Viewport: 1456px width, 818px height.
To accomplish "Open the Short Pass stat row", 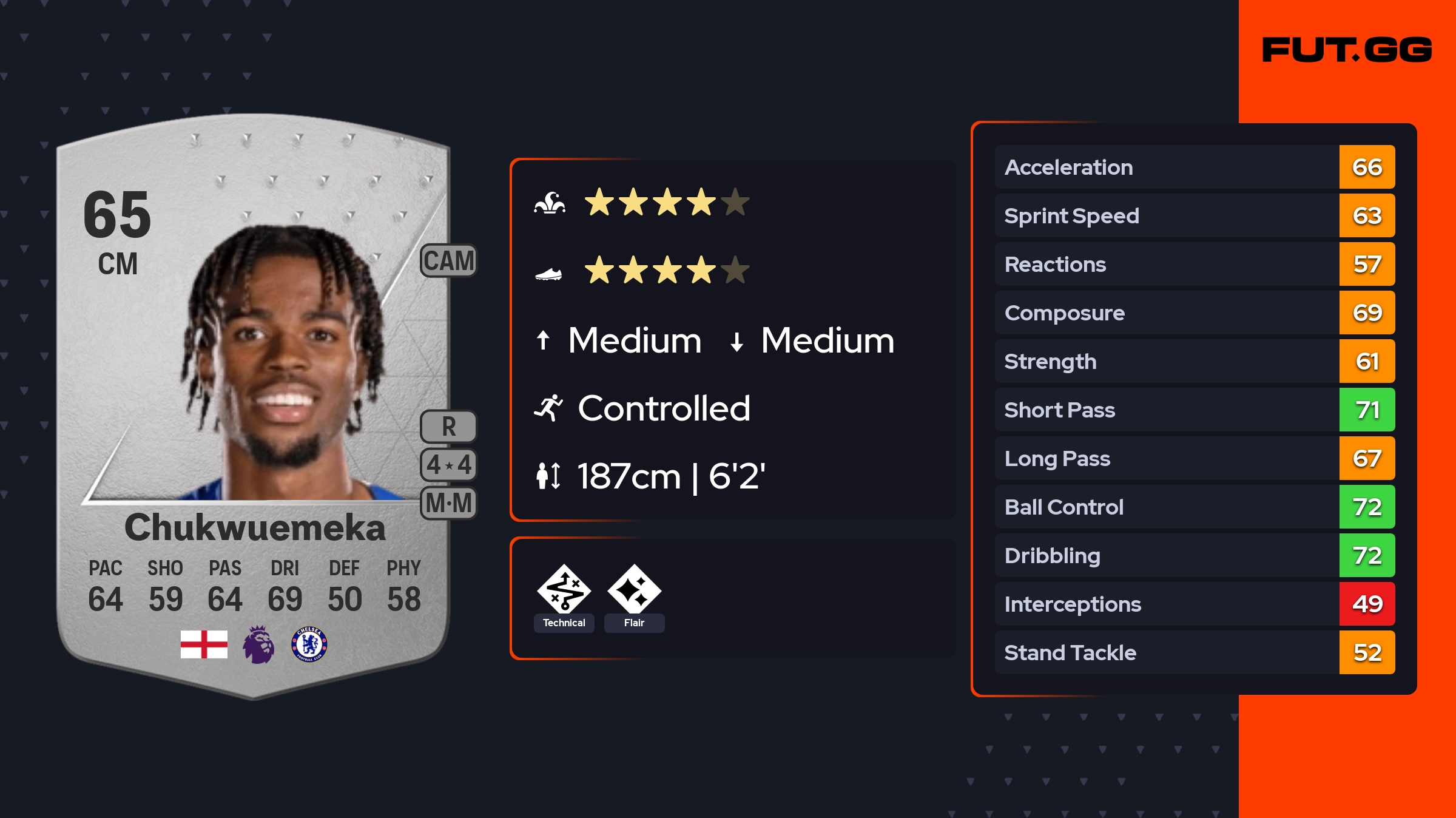I will (x=1194, y=410).
